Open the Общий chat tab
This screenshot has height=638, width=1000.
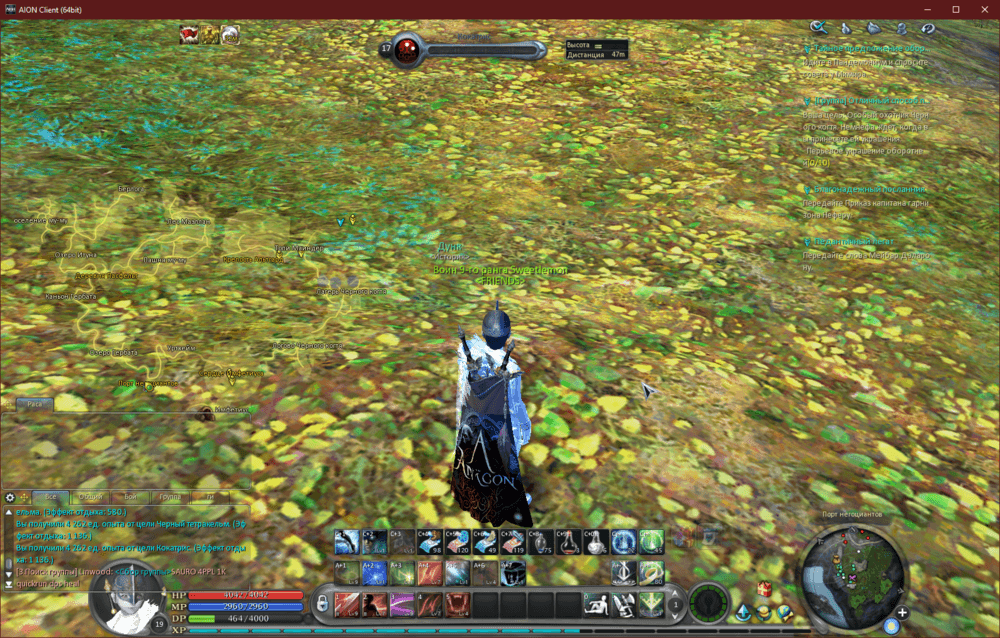pyautogui.click(x=91, y=497)
